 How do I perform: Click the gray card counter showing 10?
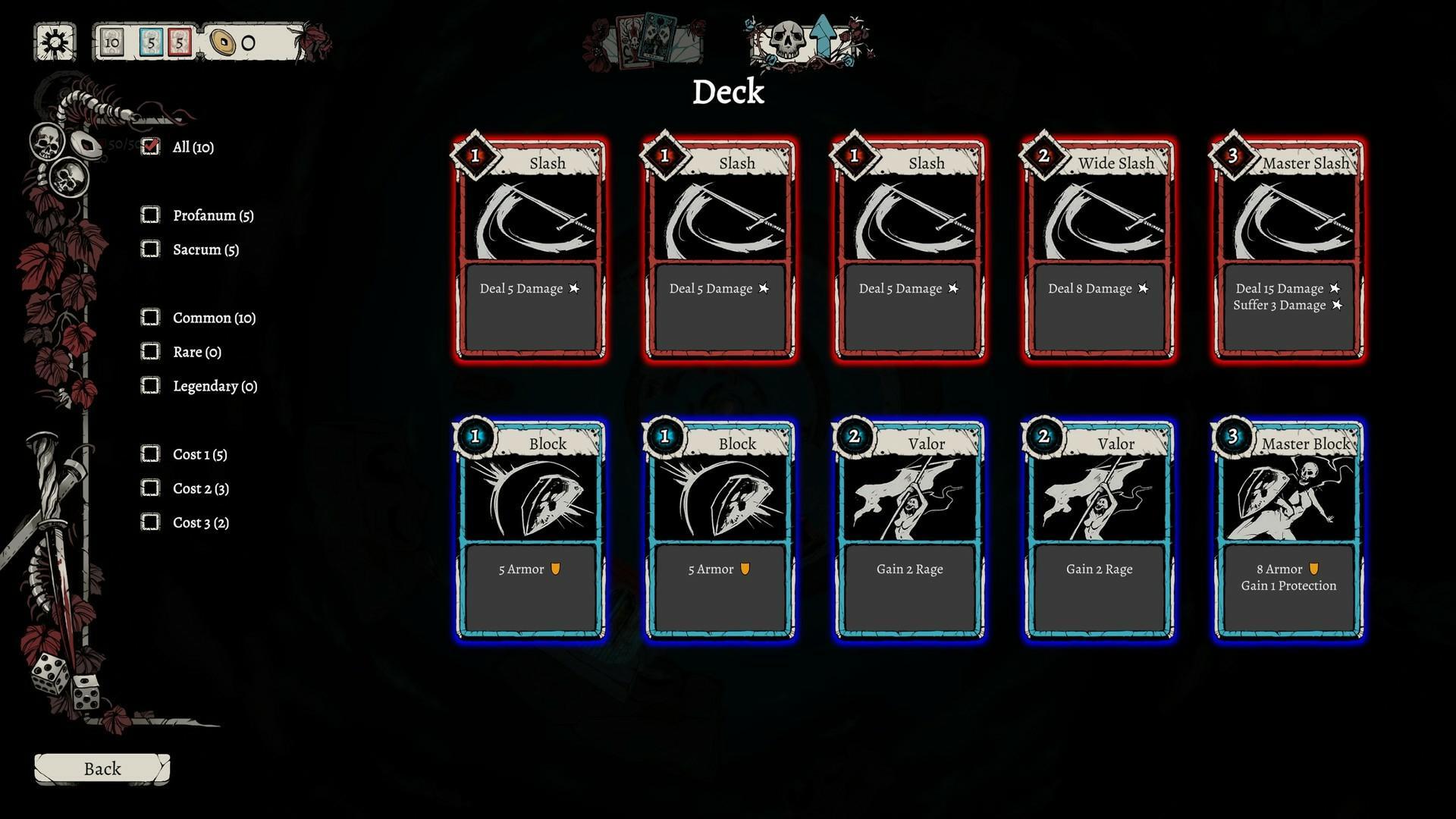click(x=112, y=43)
